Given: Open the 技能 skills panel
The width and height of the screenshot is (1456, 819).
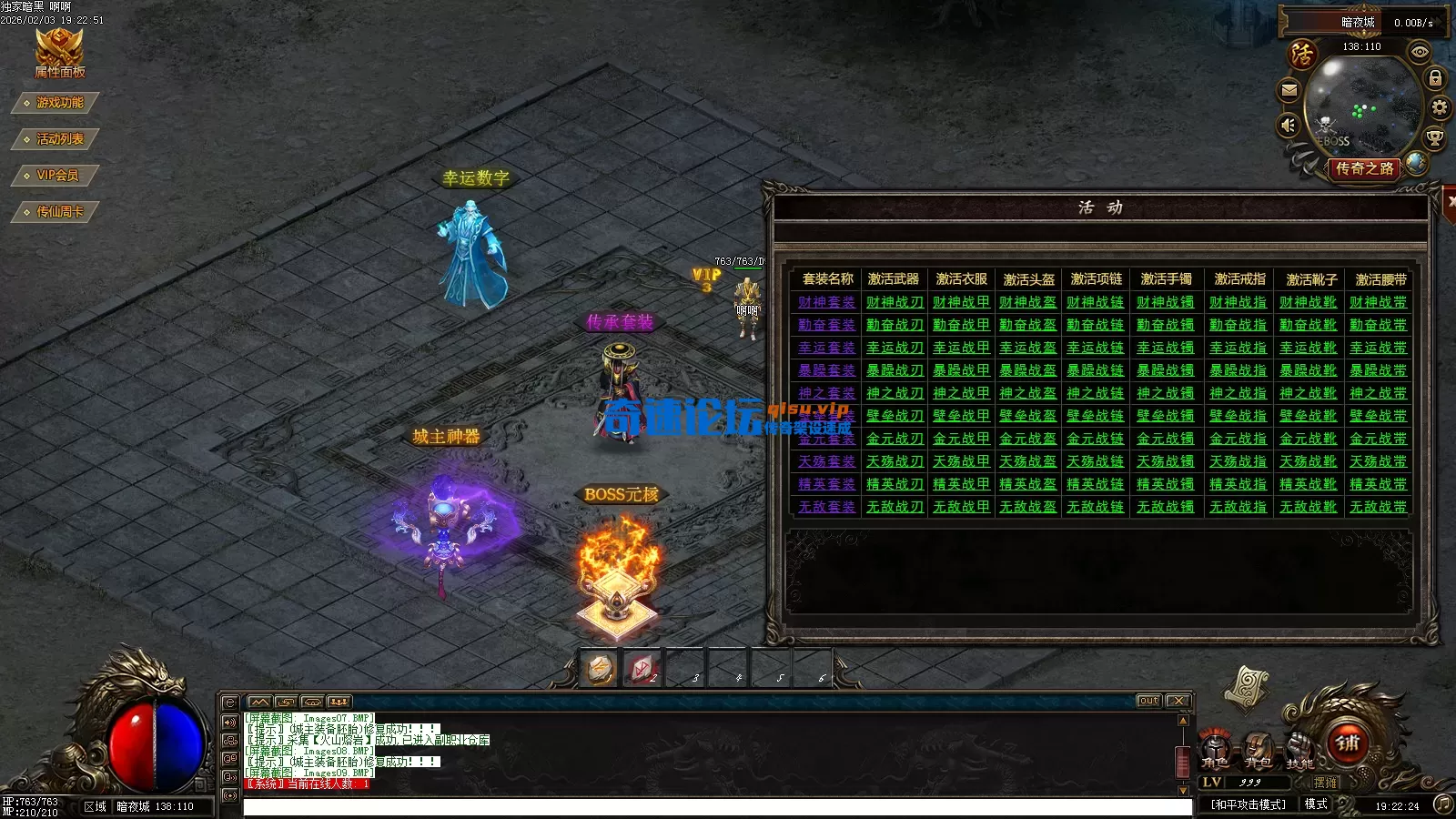Looking at the screenshot, I should pyautogui.click(x=1299, y=749).
